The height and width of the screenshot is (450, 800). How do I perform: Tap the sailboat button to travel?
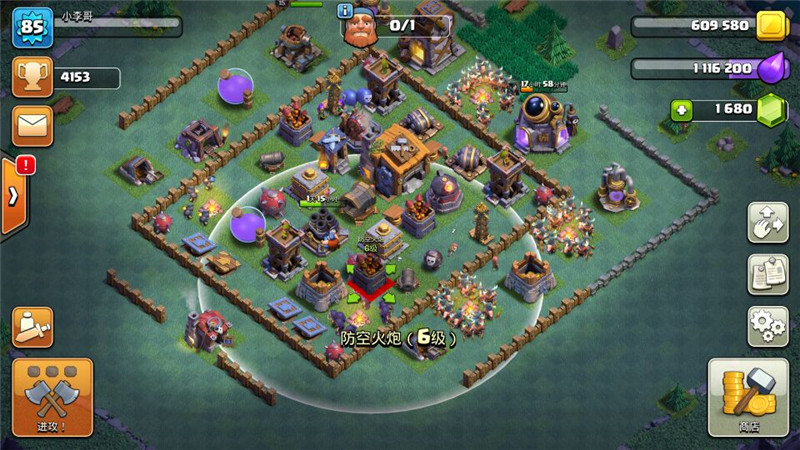[x=33, y=327]
